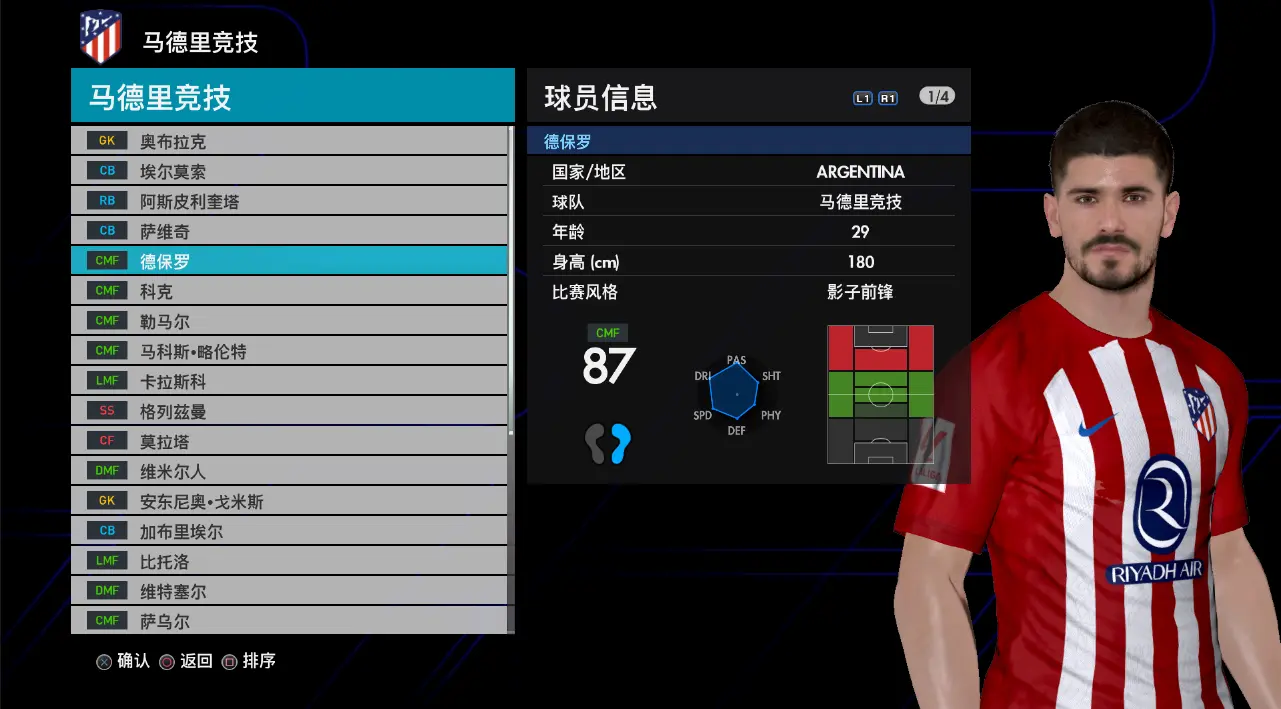Image resolution: width=1281 pixels, height=709 pixels.
Task: Select 比托洛 from the squad list
Action: pos(289,561)
